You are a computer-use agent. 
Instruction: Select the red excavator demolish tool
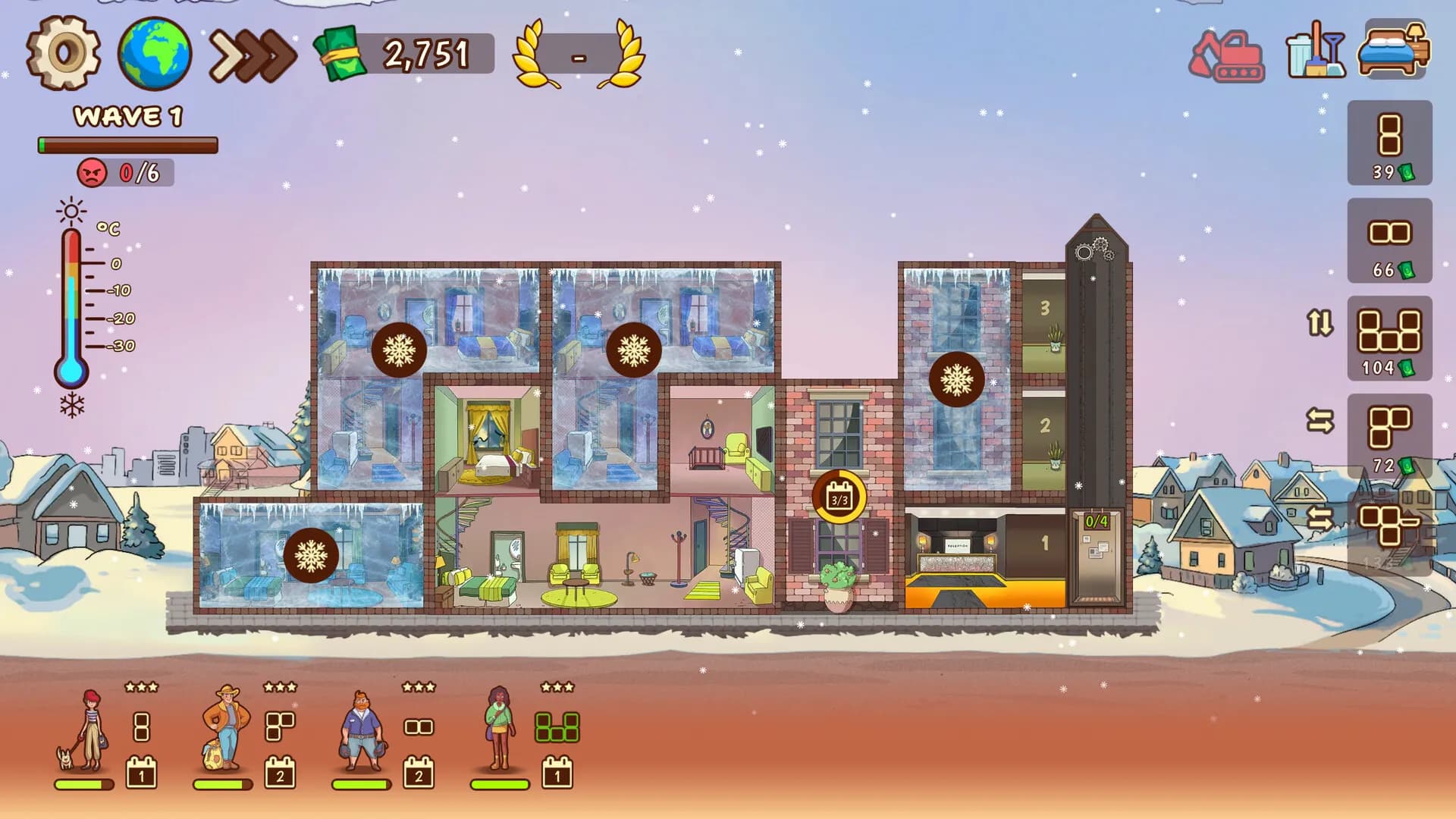click(1226, 55)
